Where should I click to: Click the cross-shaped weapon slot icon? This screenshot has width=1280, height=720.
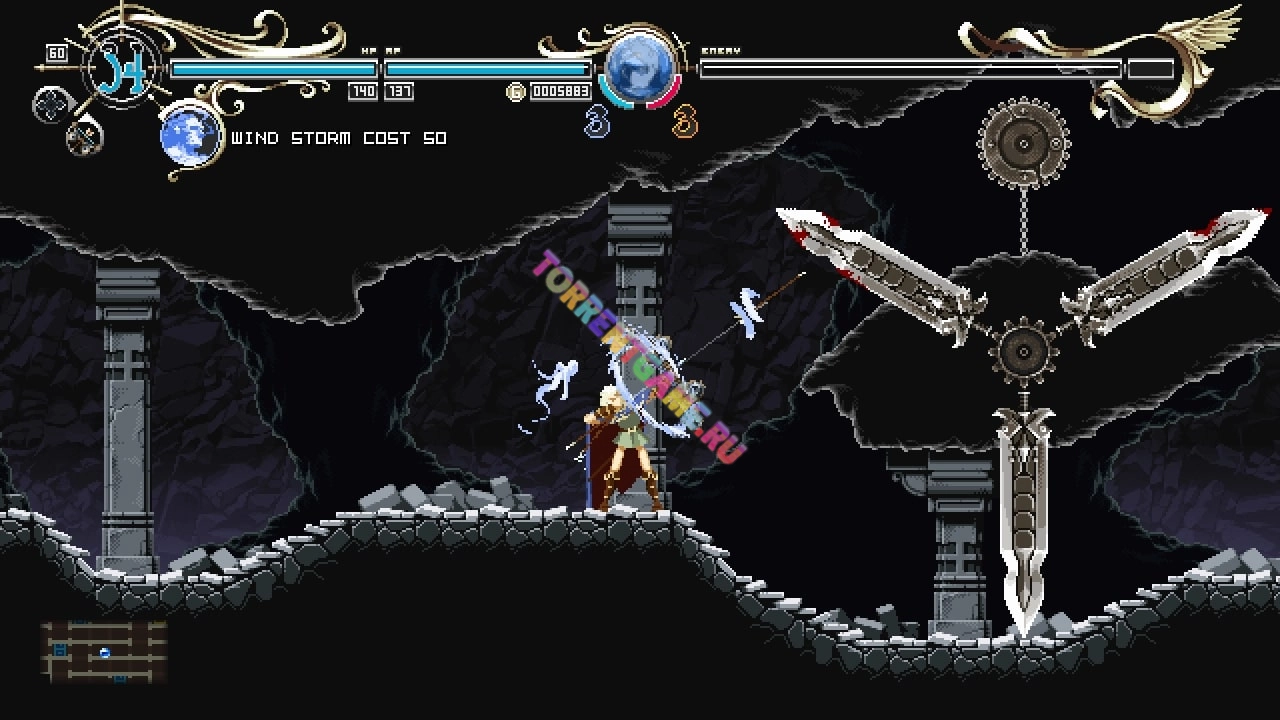click(51, 104)
